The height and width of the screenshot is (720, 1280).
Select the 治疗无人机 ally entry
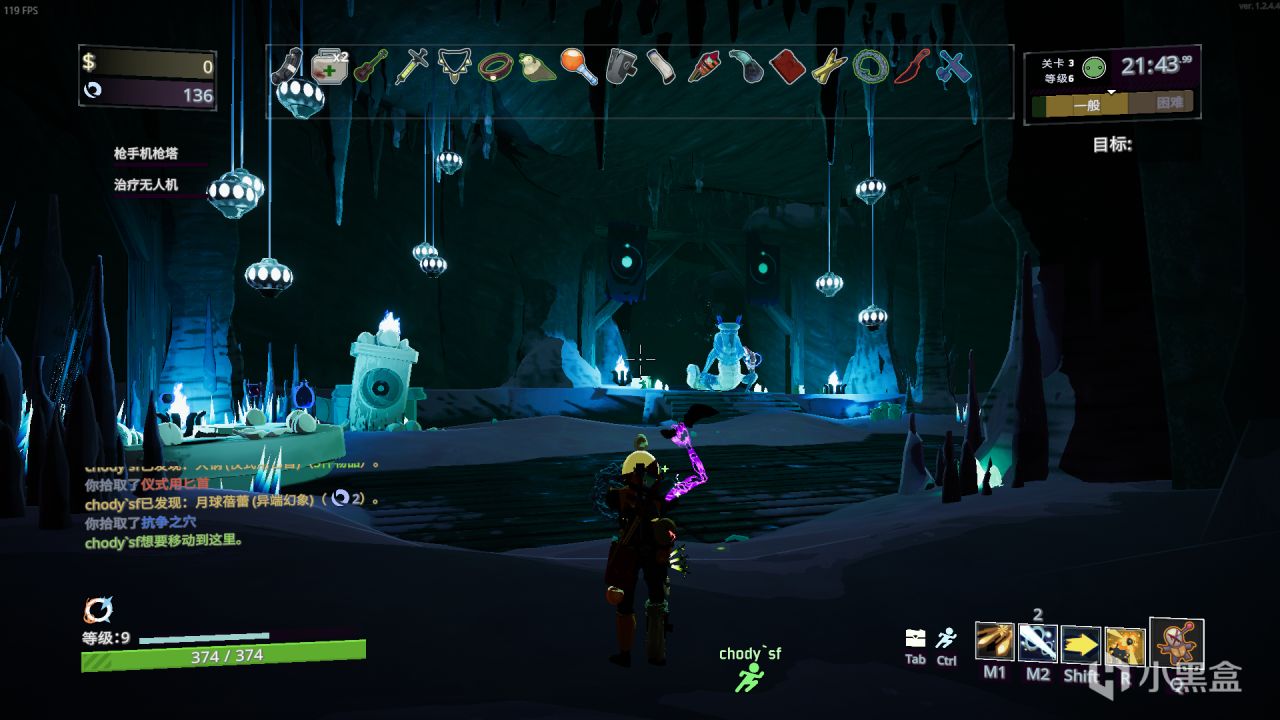pyautogui.click(x=145, y=185)
